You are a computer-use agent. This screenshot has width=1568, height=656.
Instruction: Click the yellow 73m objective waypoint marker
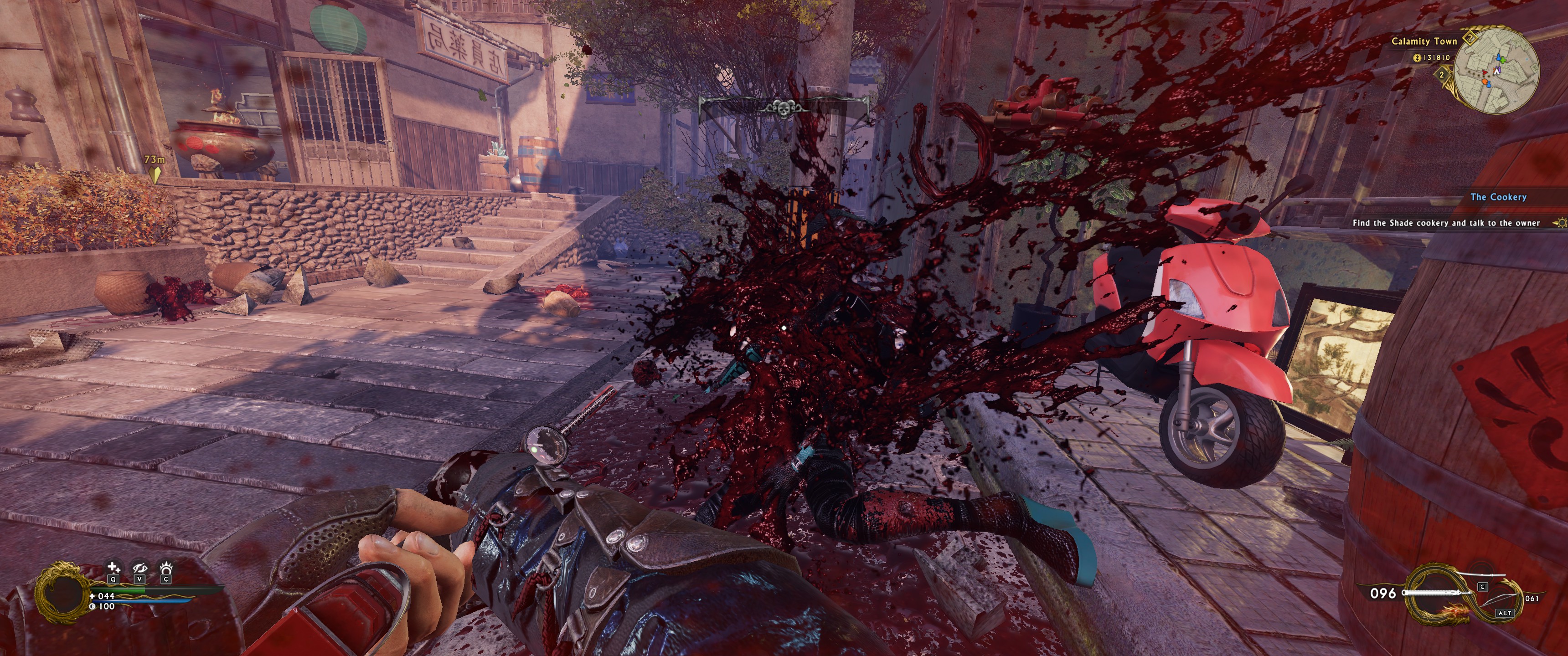pyautogui.click(x=155, y=174)
